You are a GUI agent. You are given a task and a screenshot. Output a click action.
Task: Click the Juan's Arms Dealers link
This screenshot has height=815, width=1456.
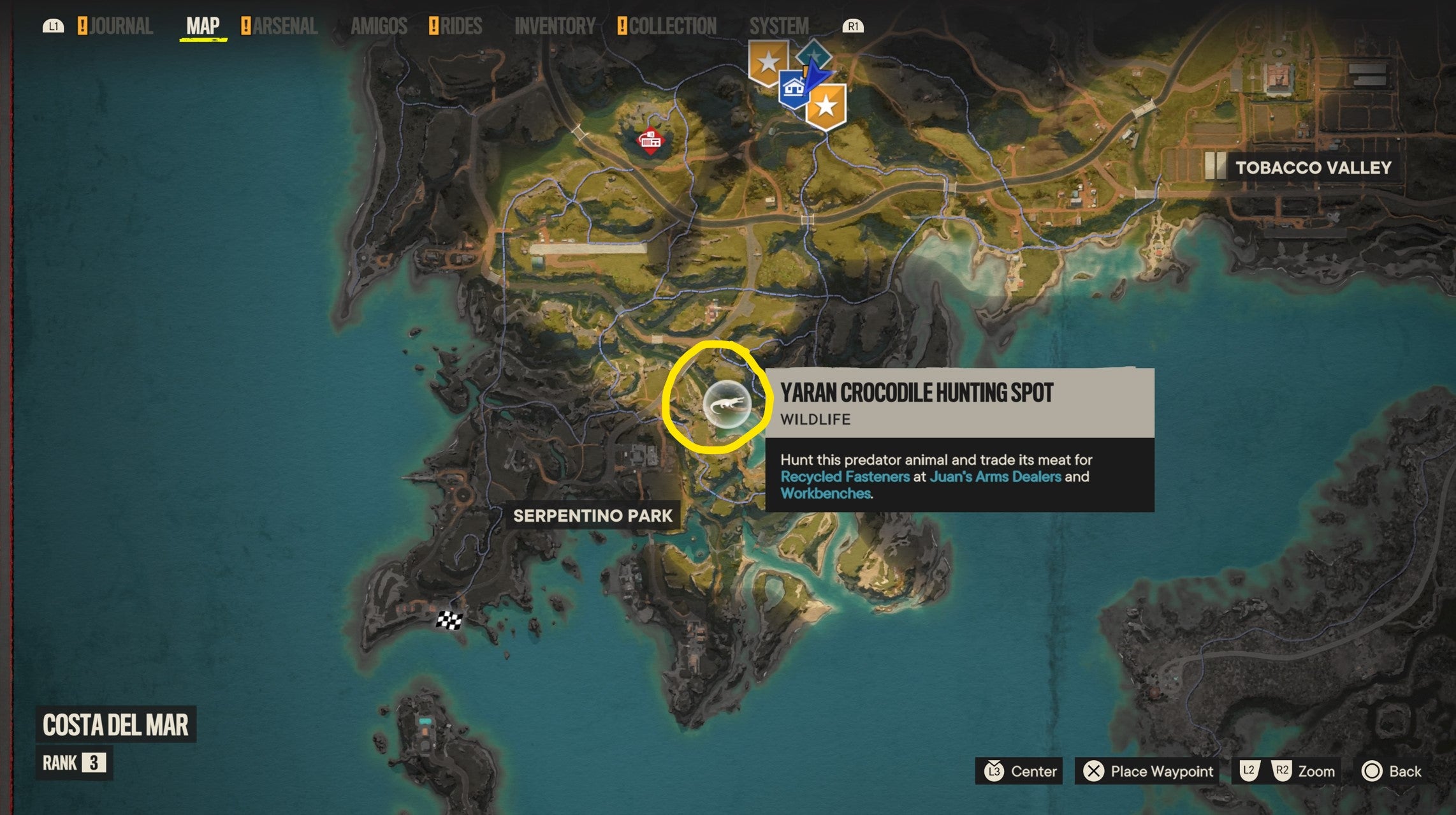(x=994, y=476)
